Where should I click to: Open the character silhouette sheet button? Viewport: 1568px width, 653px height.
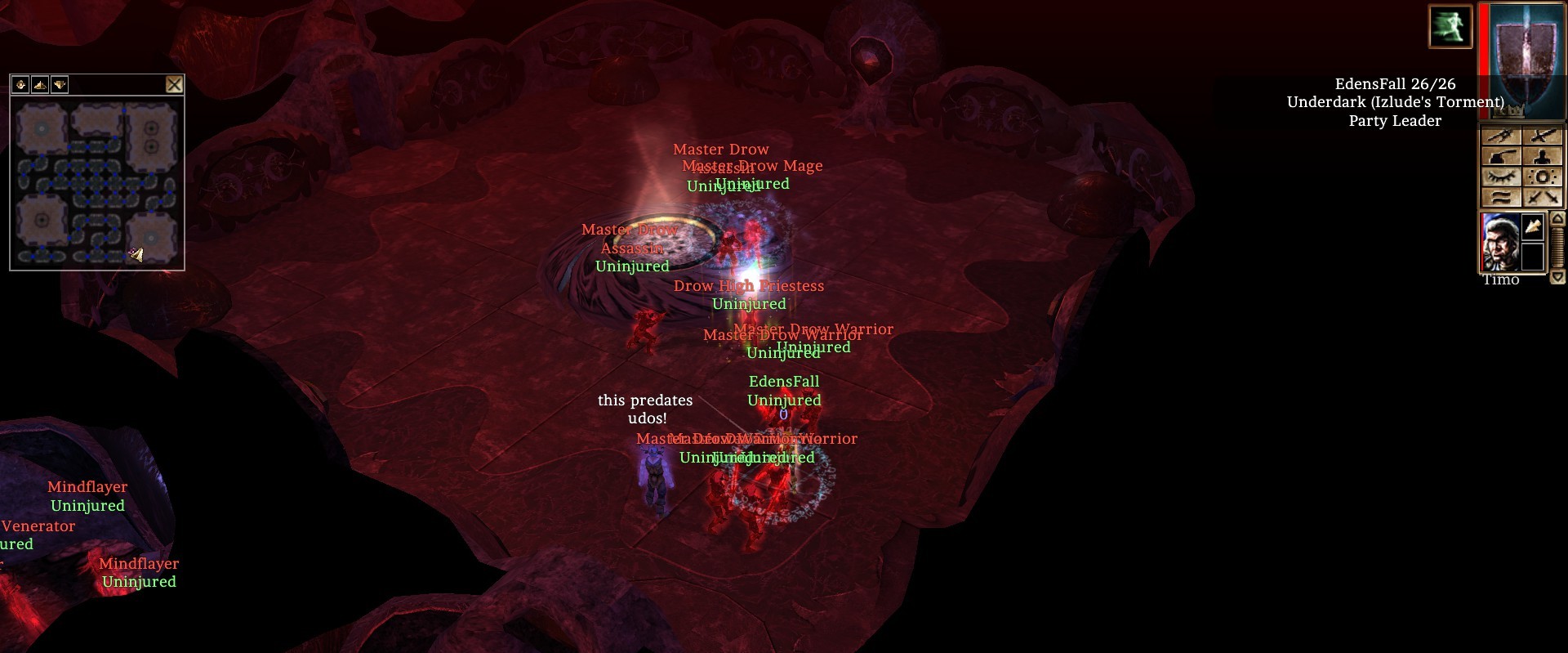(1543, 157)
